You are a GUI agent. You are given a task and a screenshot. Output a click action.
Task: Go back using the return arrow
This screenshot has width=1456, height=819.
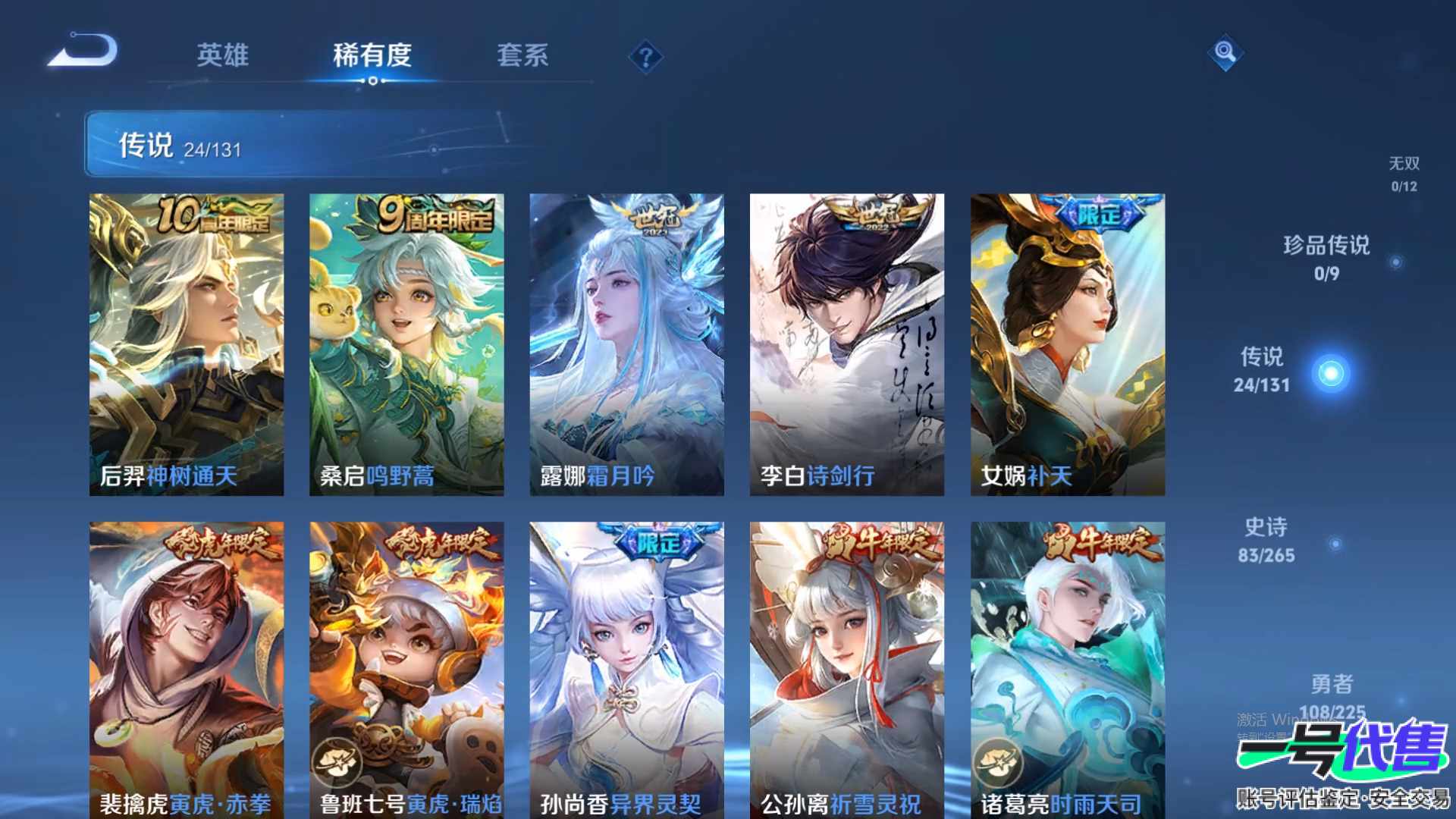coord(83,52)
